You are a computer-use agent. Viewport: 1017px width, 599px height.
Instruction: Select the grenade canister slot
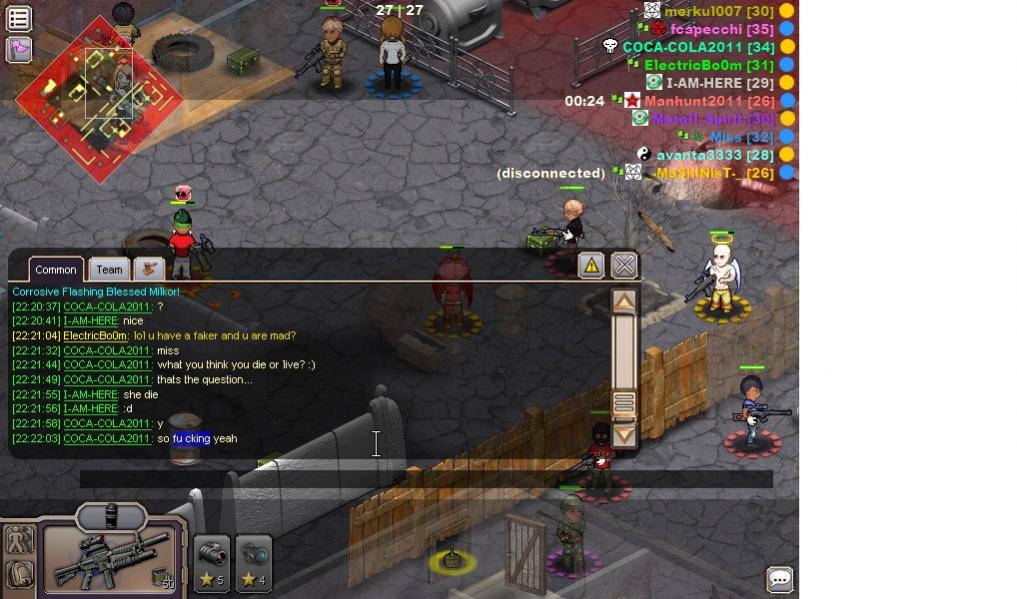click(111, 515)
